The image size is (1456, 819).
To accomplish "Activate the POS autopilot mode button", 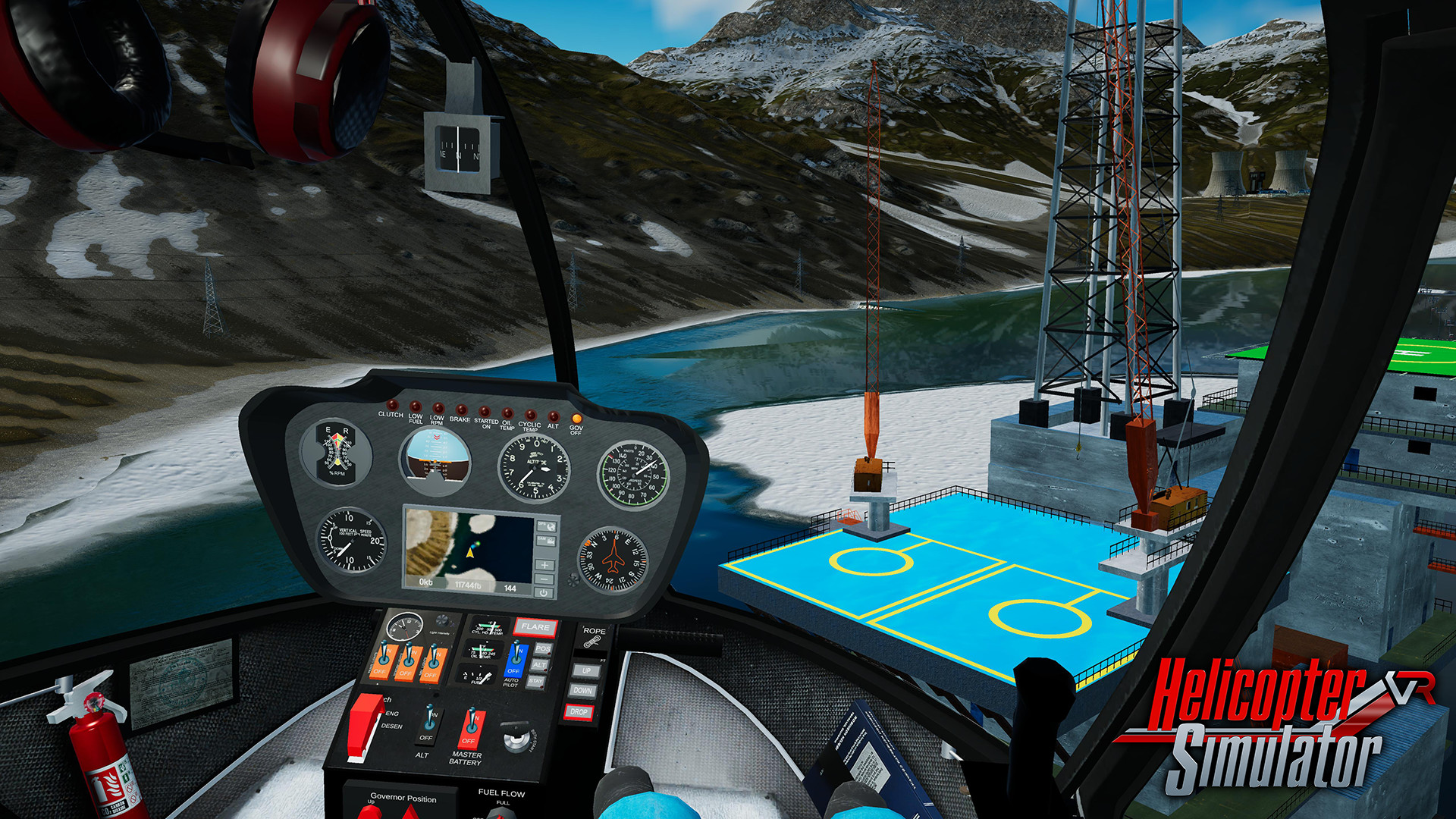I will 542,648.
